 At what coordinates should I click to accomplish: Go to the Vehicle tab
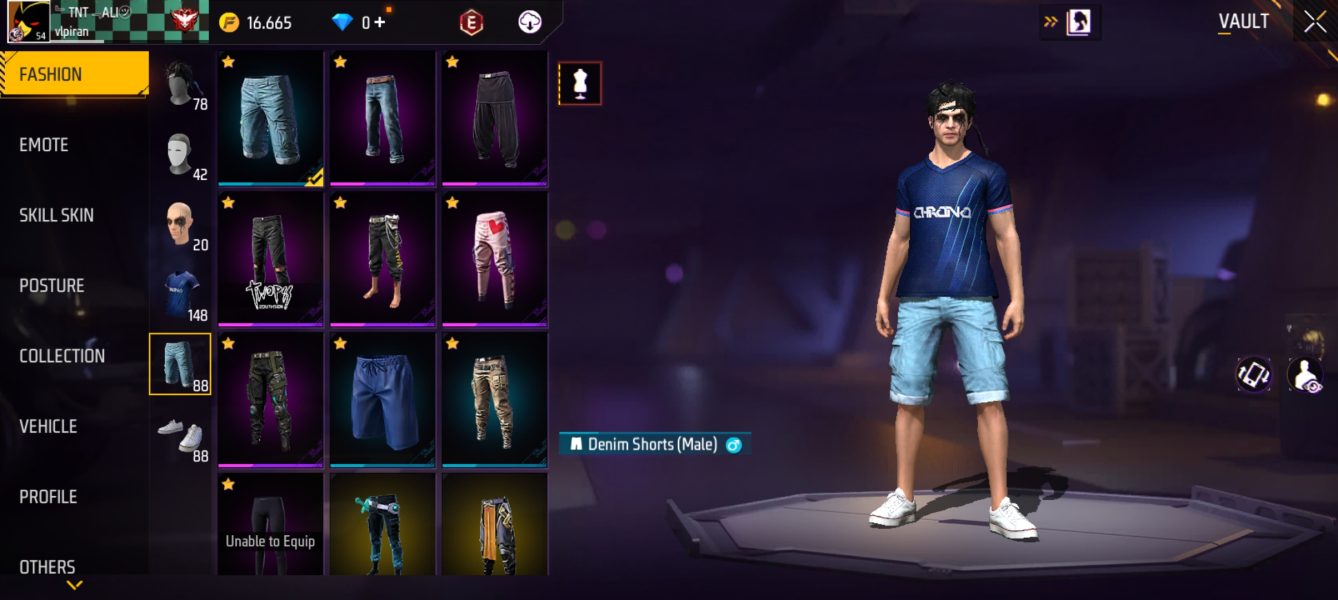pyautogui.click(x=48, y=426)
